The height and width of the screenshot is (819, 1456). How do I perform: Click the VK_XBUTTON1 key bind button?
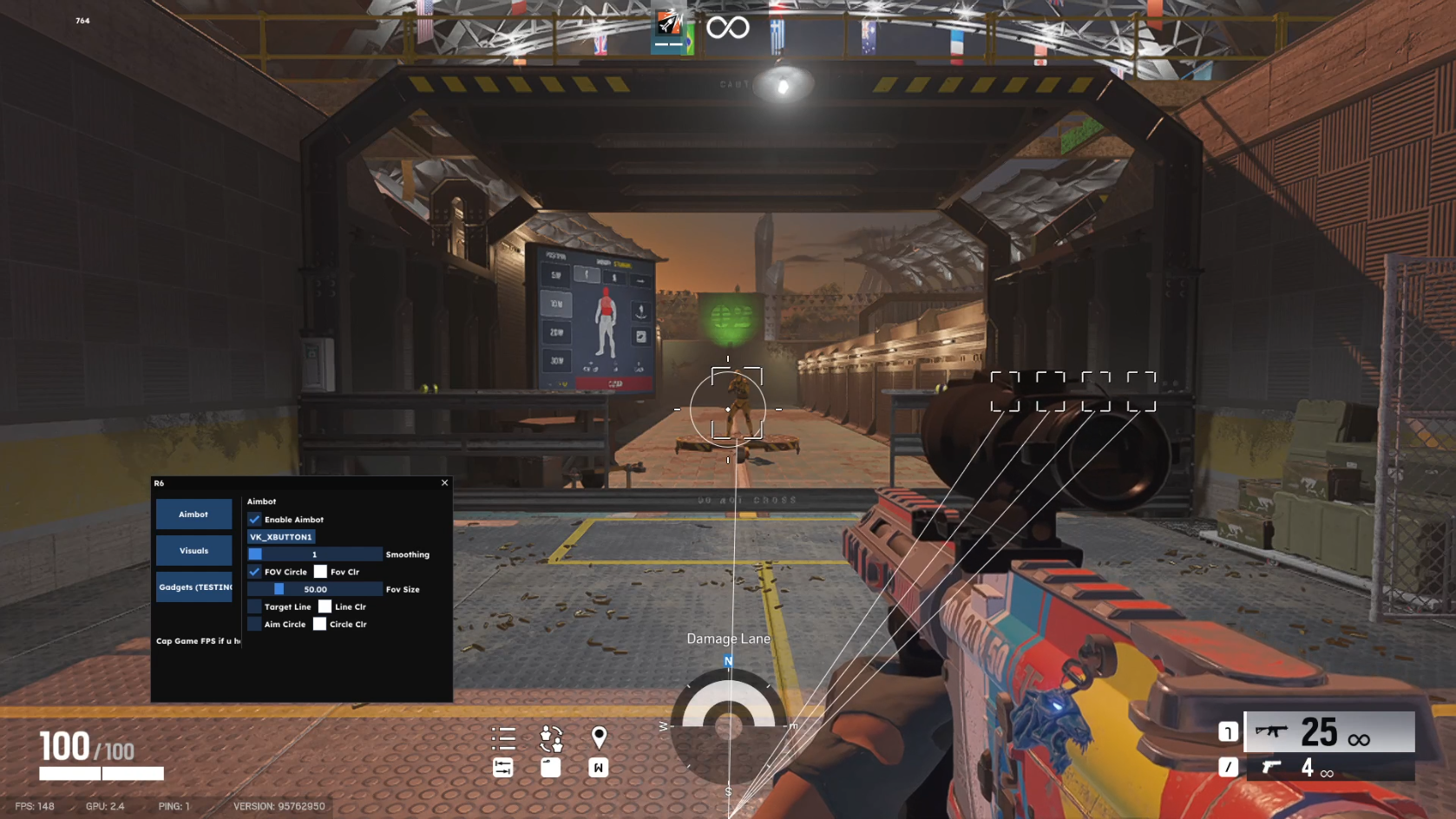[280, 537]
